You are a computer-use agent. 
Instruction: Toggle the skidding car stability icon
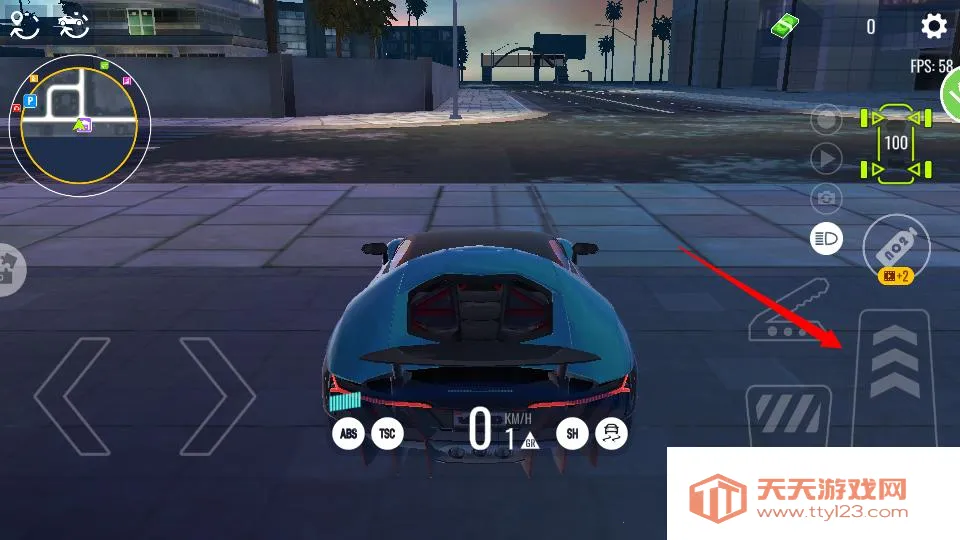click(610, 433)
